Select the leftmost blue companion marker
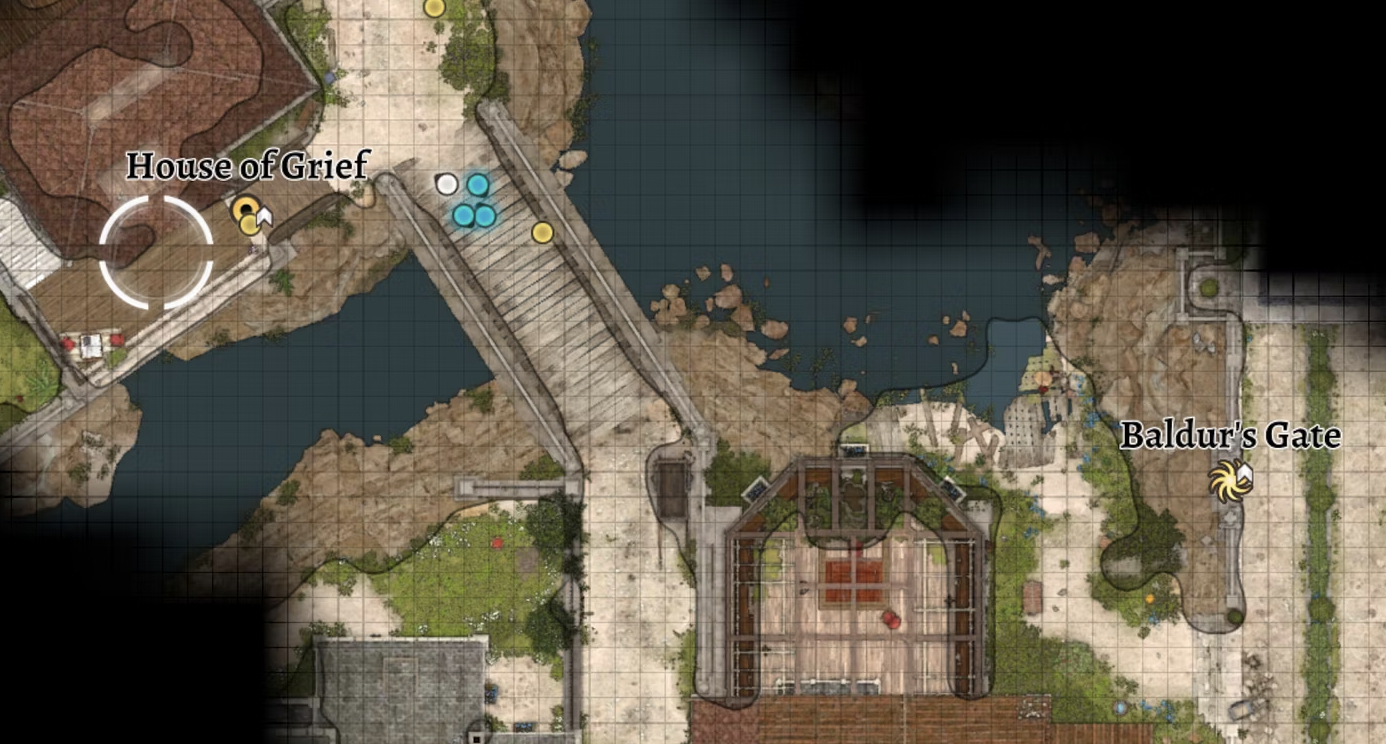This screenshot has height=744, width=1386. [x=462, y=214]
